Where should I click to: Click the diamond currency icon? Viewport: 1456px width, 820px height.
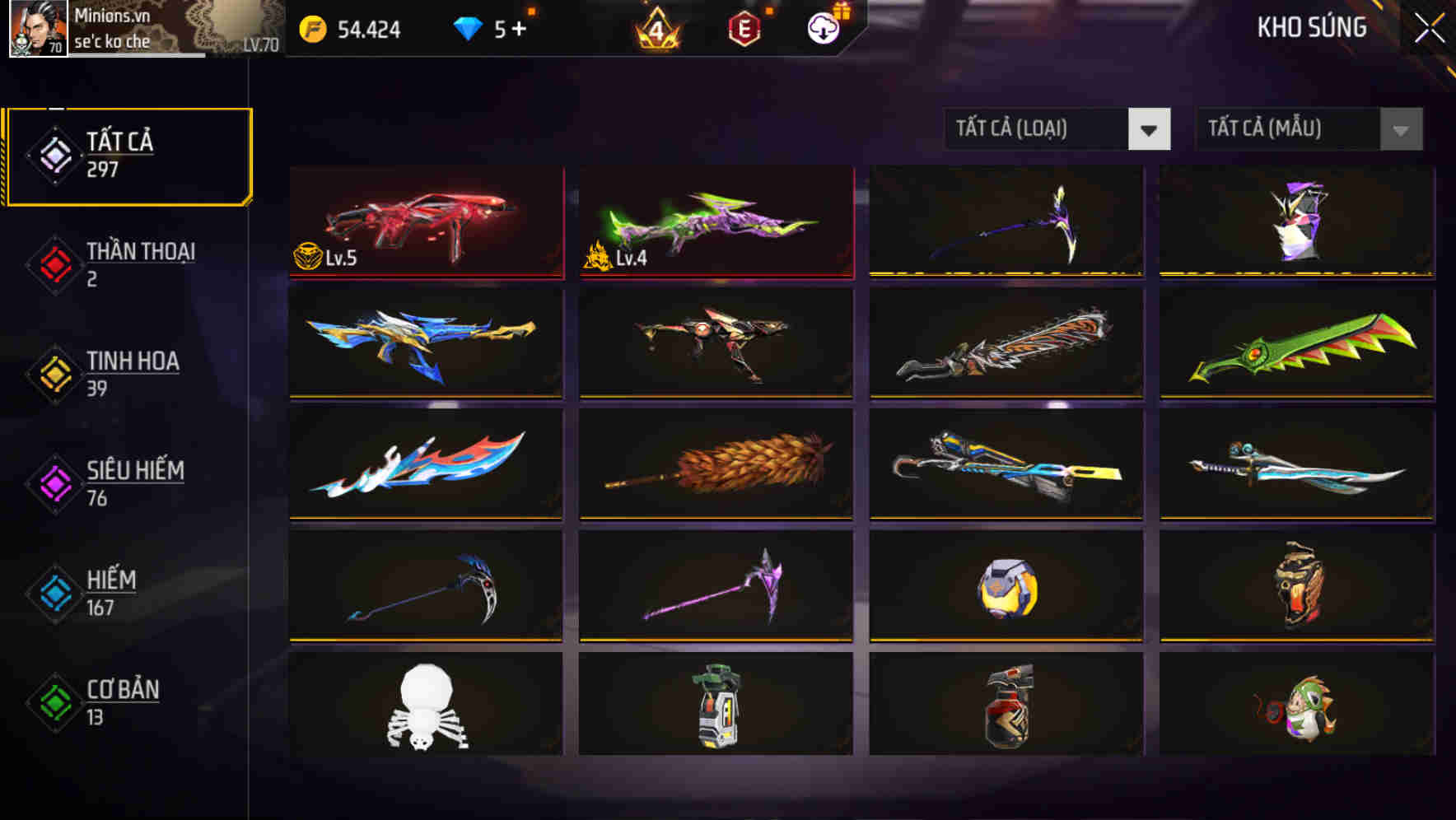coord(468,29)
